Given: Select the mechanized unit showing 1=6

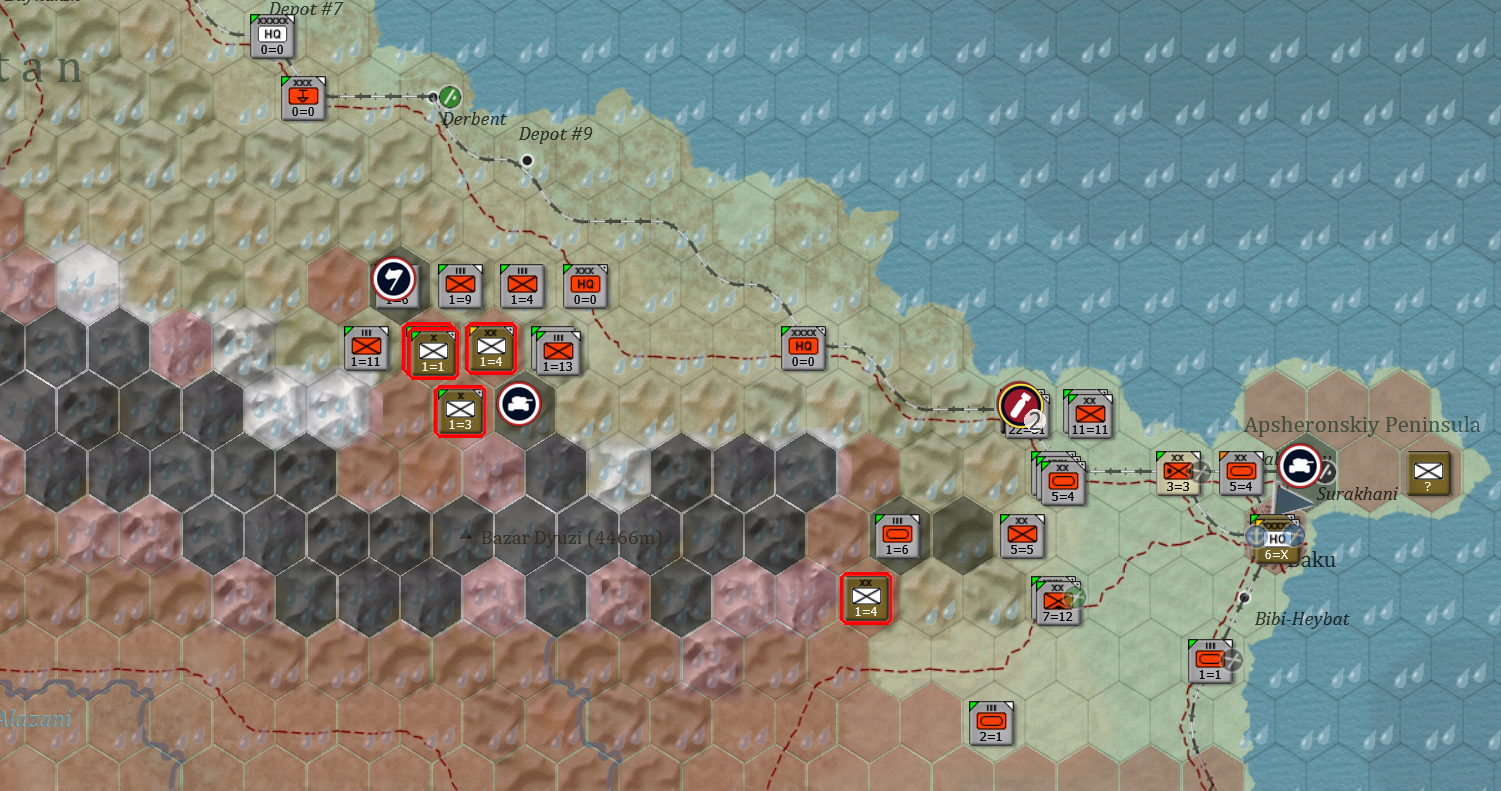Looking at the screenshot, I should click(897, 533).
